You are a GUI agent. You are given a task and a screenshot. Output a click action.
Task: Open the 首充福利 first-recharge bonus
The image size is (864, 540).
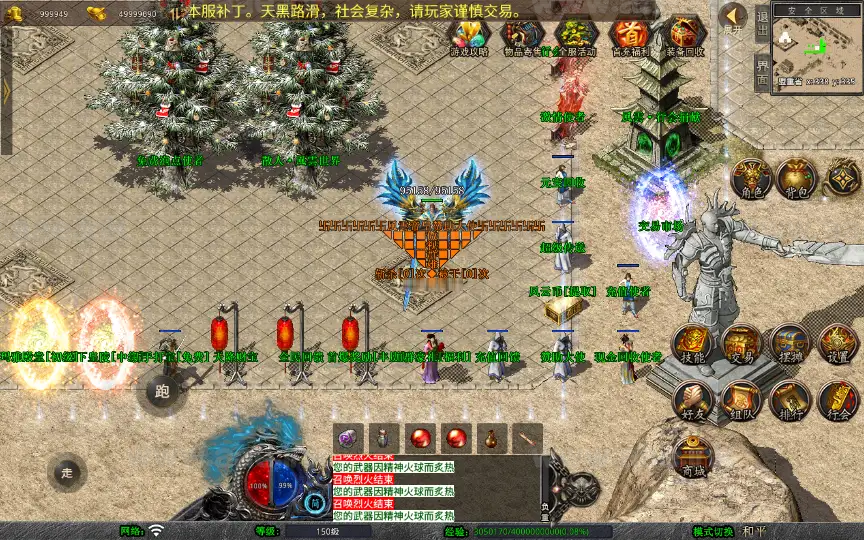[629, 37]
